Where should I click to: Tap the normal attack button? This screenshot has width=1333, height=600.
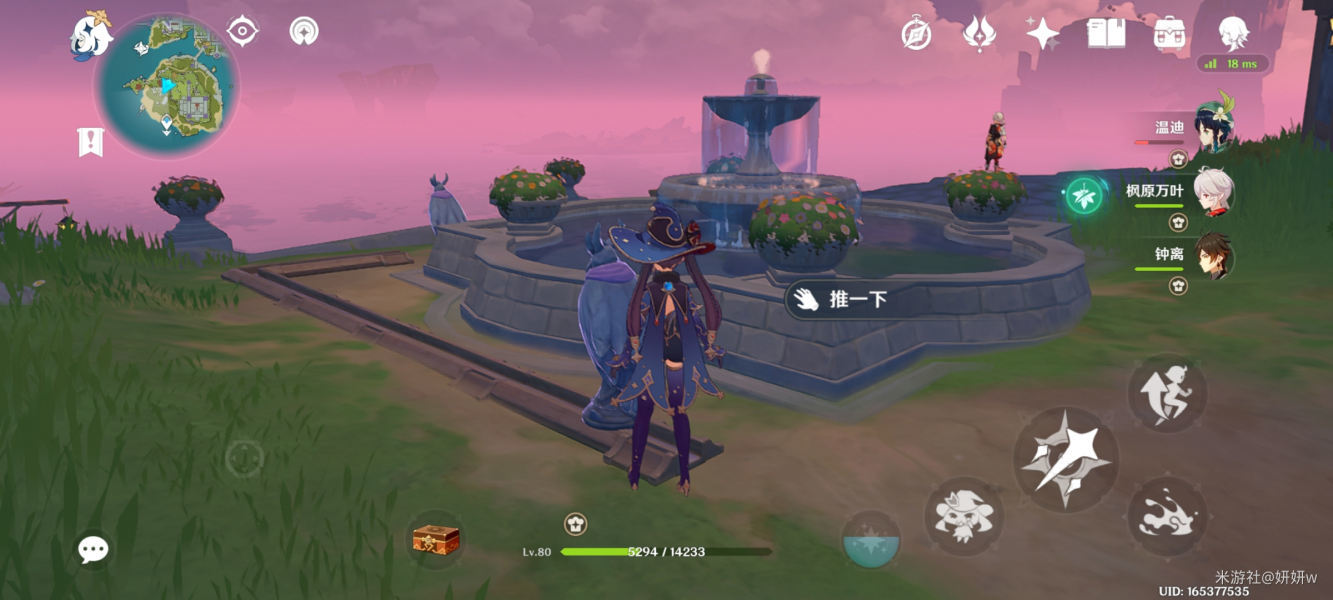pos(1066,460)
